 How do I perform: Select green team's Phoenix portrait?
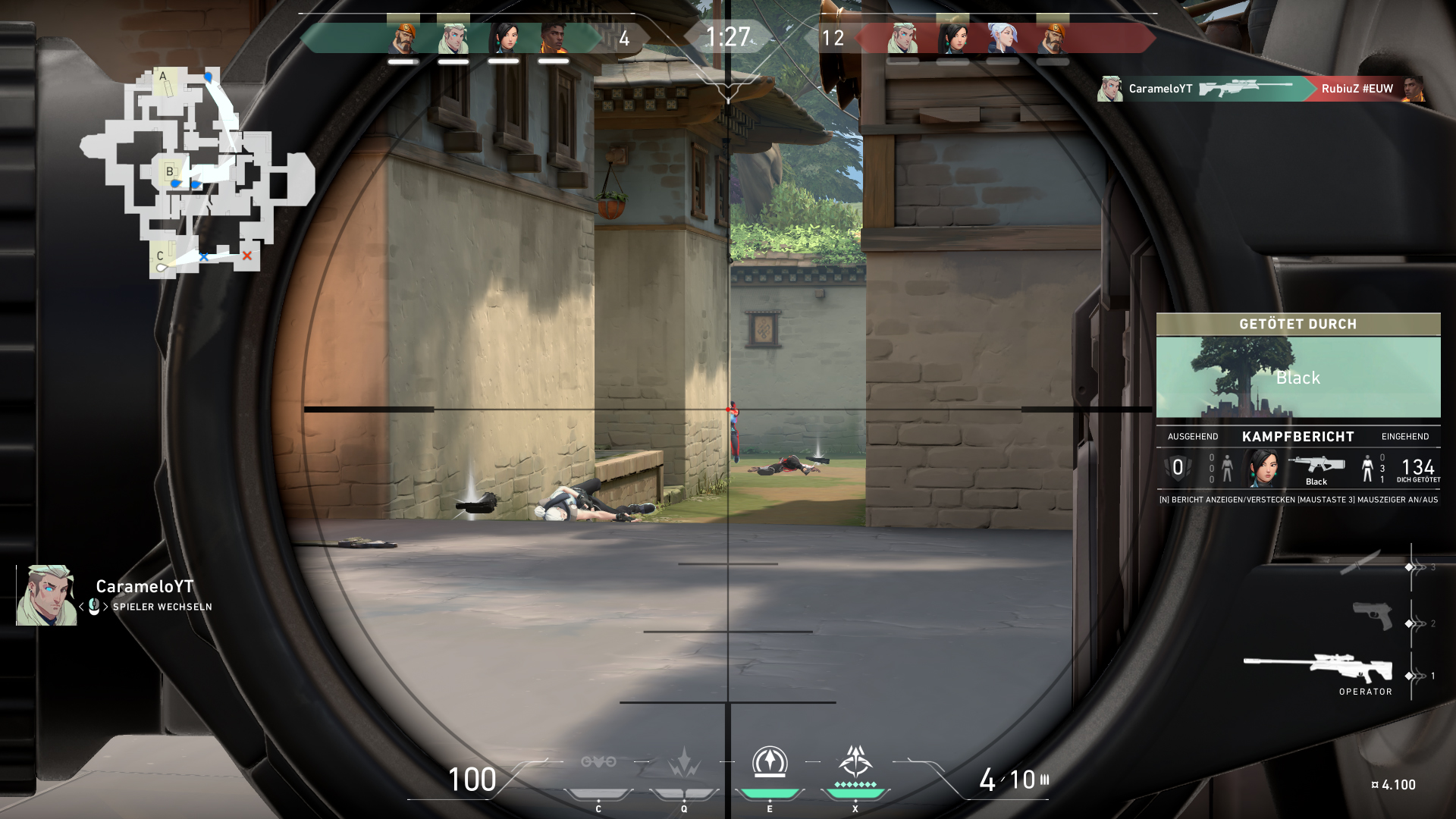point(554,38)
